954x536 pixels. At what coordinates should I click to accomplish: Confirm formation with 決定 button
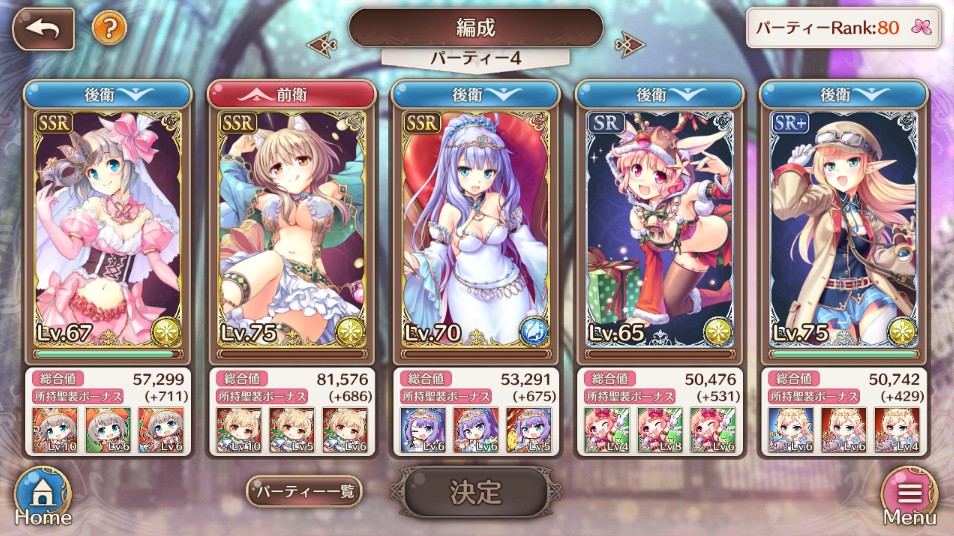[475, 492]
